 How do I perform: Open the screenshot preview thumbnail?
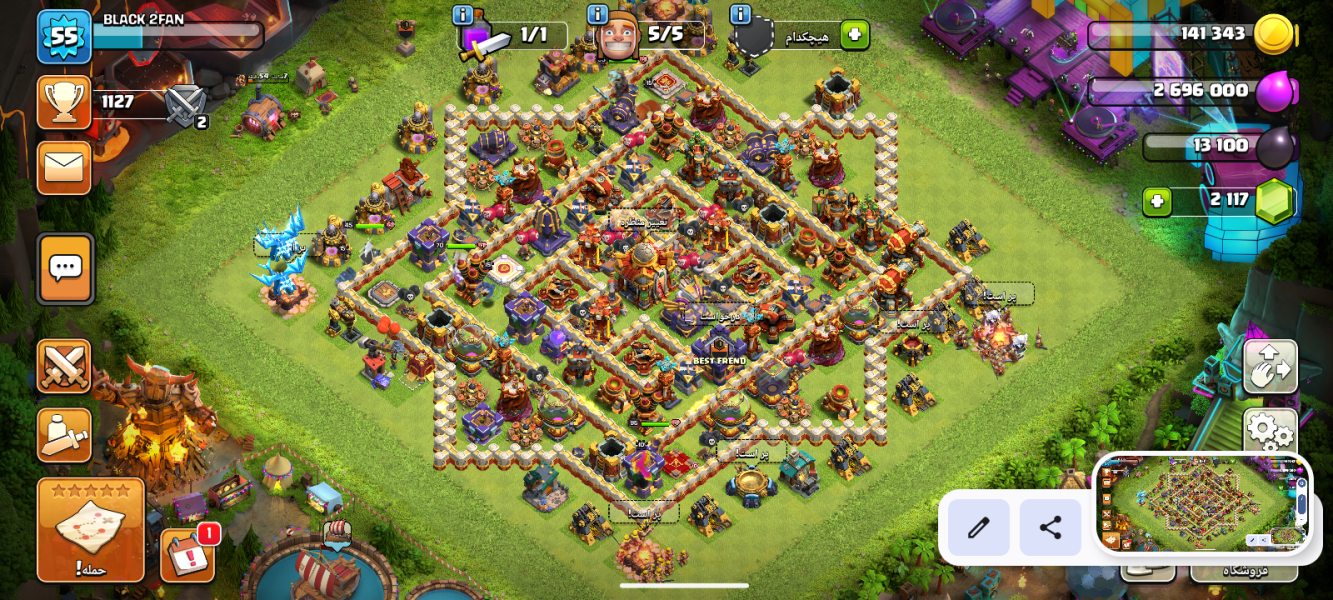(1203, 504)
